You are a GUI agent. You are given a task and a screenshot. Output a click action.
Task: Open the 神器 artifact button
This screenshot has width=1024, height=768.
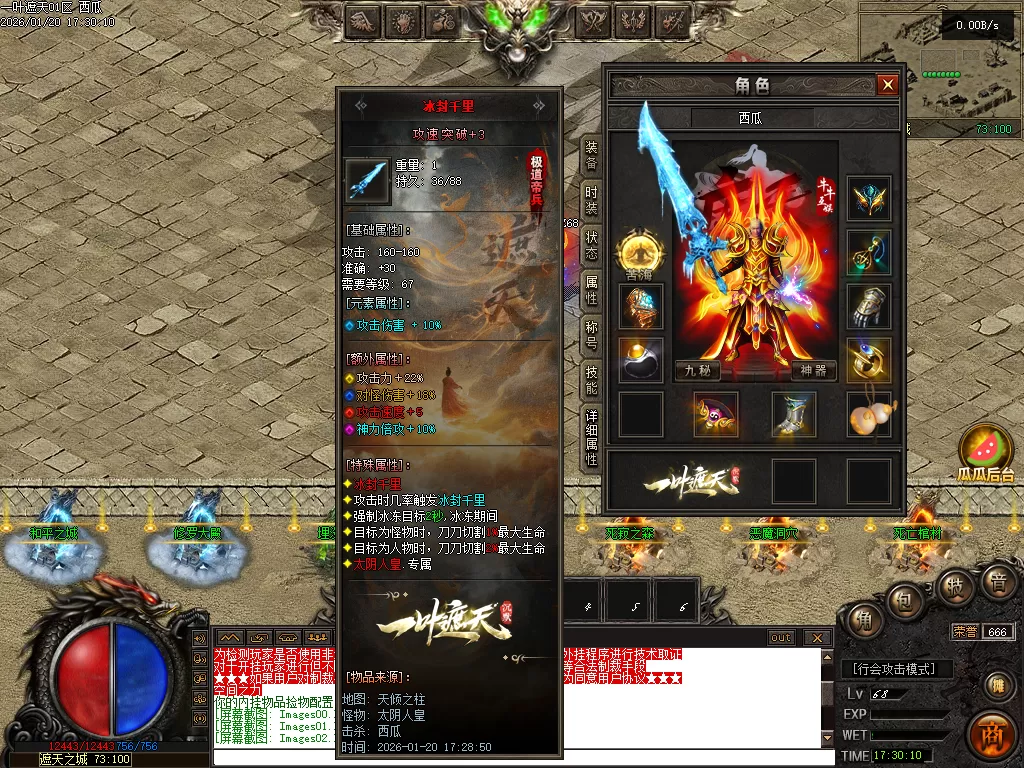[814, 370]
